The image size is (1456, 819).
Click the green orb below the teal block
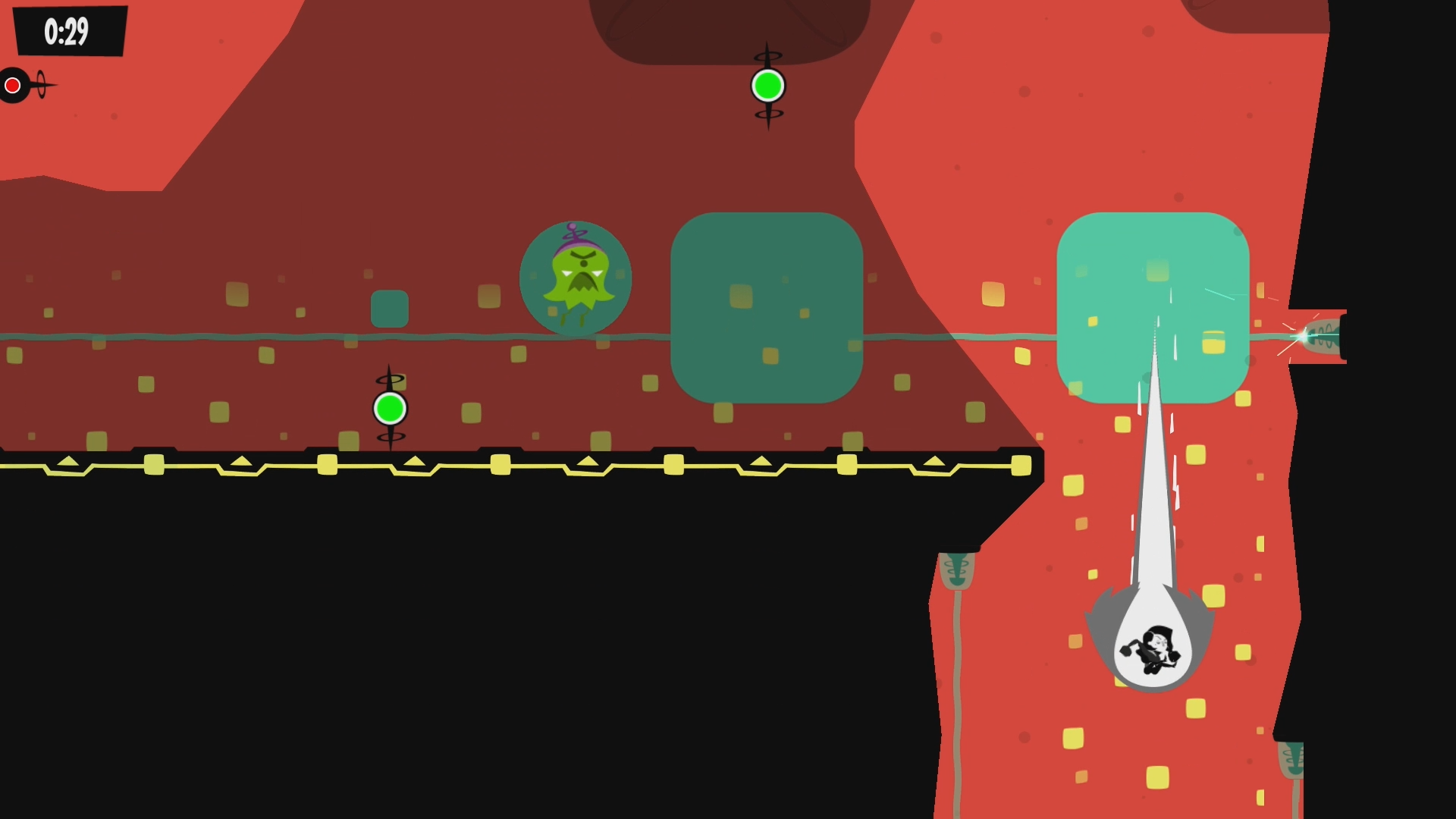390,408
